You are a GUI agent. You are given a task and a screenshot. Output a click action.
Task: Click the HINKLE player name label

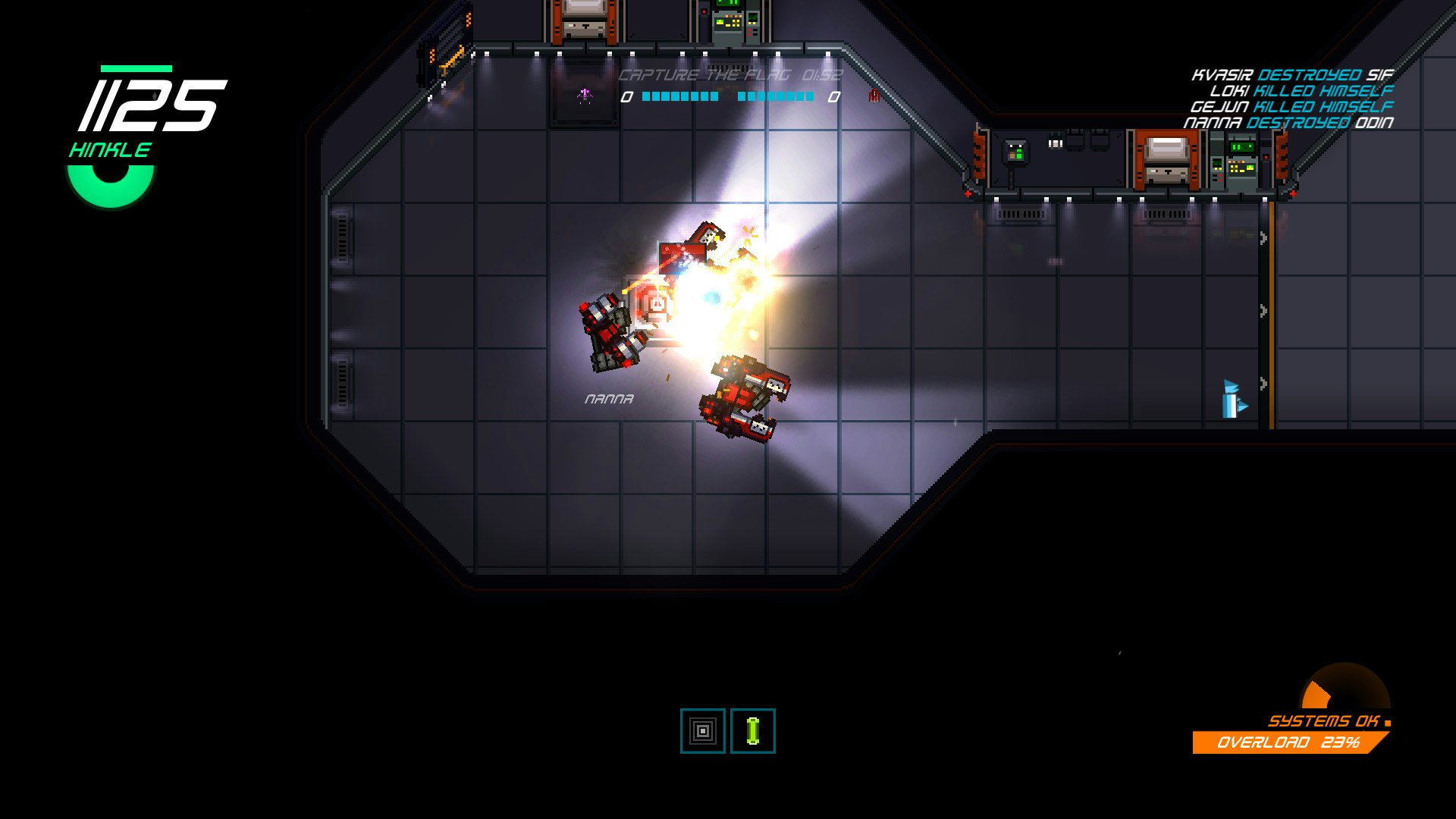110,150
